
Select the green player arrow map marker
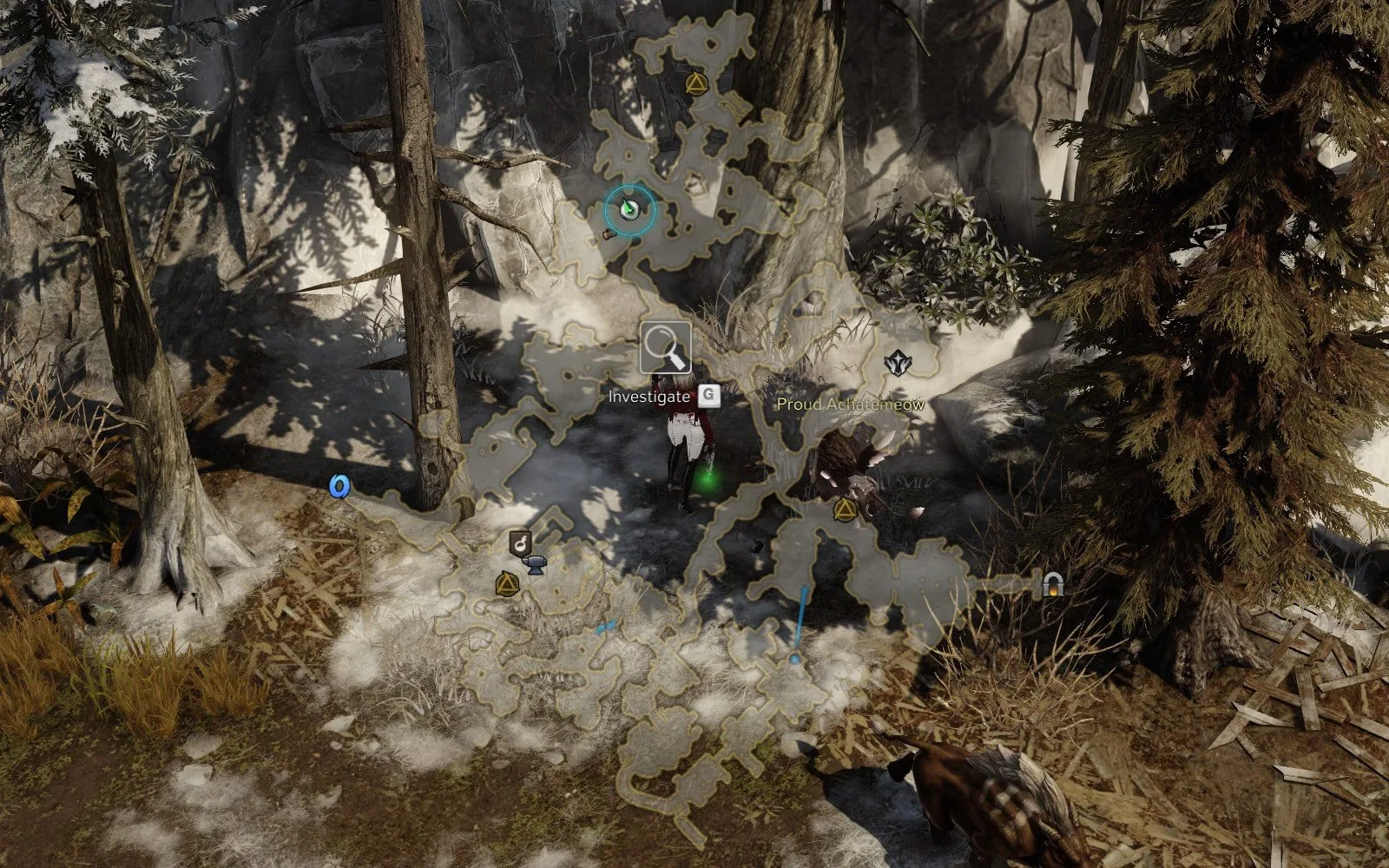click(629, 209)
